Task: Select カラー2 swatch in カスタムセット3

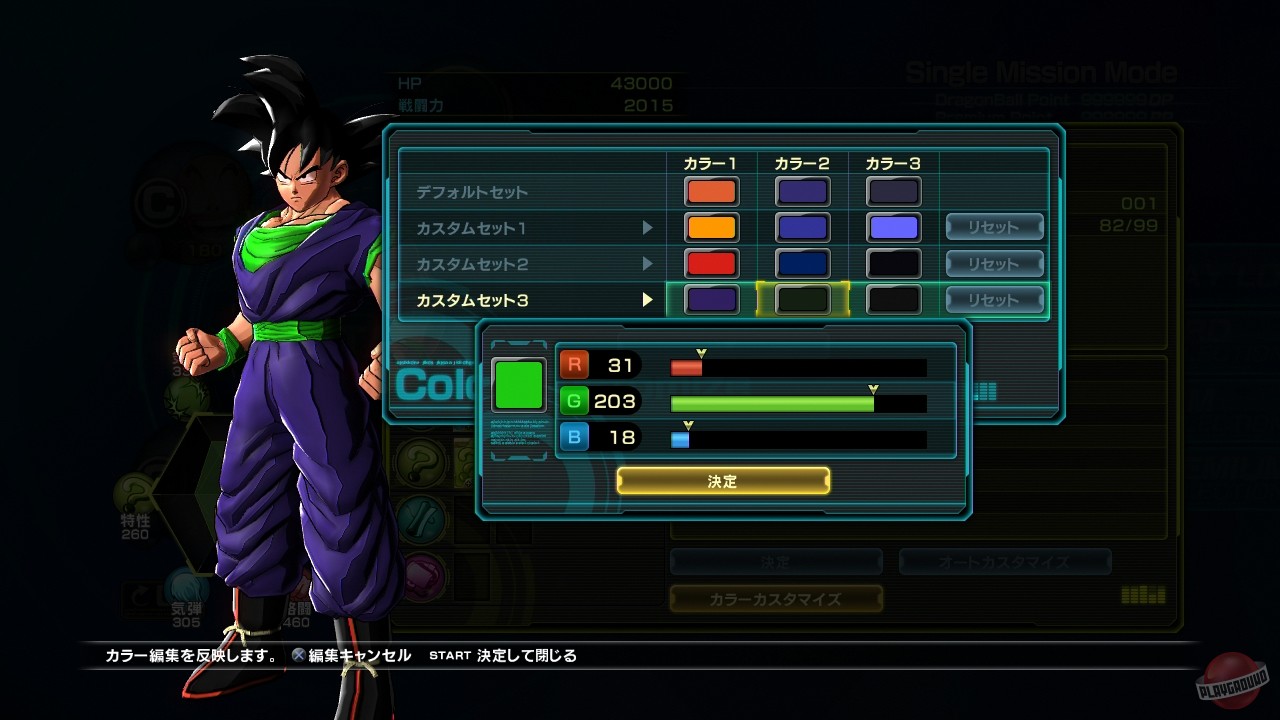Action: pyautogui.click(x=803, y=299)
